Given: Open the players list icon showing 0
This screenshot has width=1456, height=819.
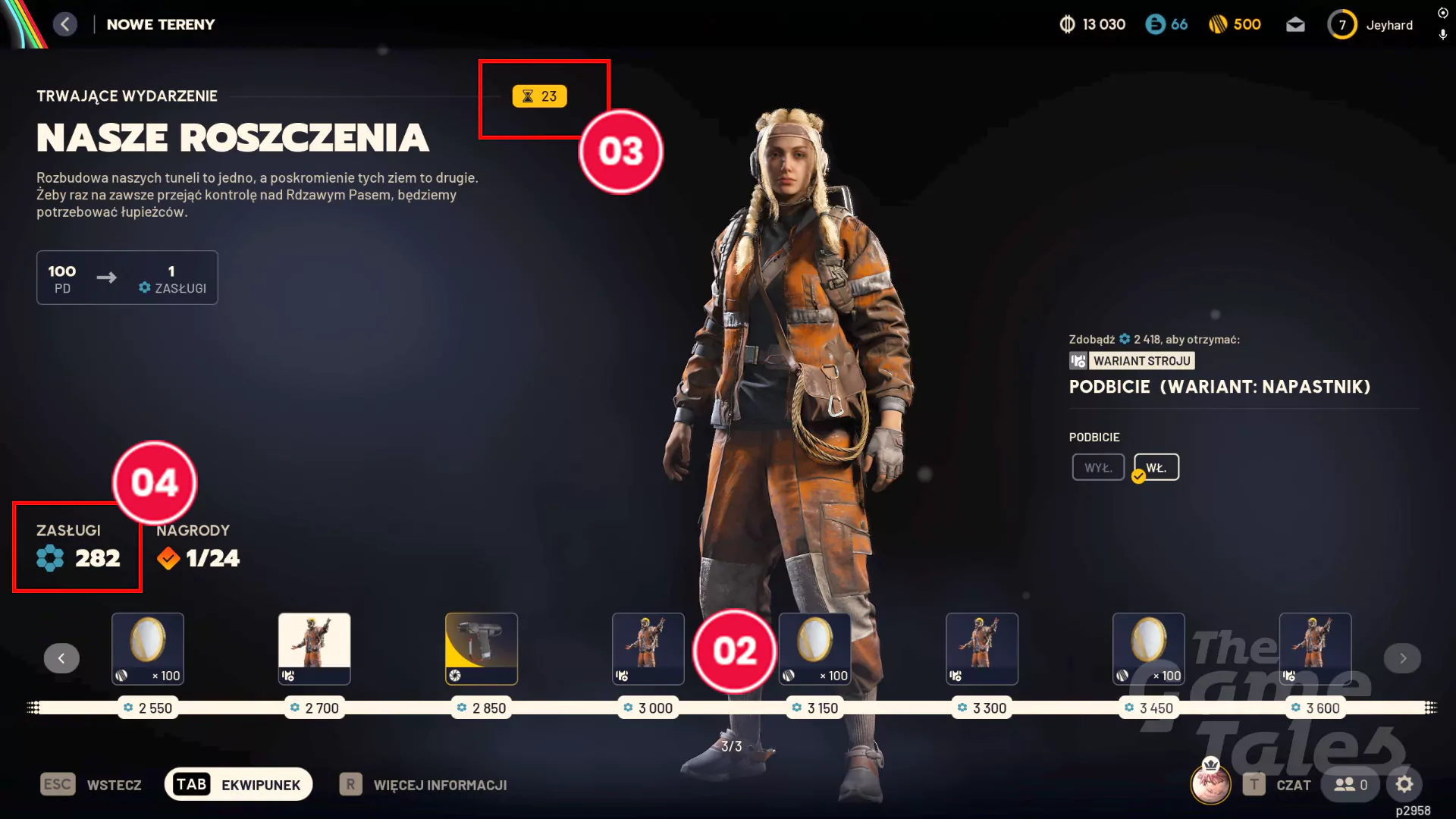Looking at the screenshot, I should (1350, 785).
